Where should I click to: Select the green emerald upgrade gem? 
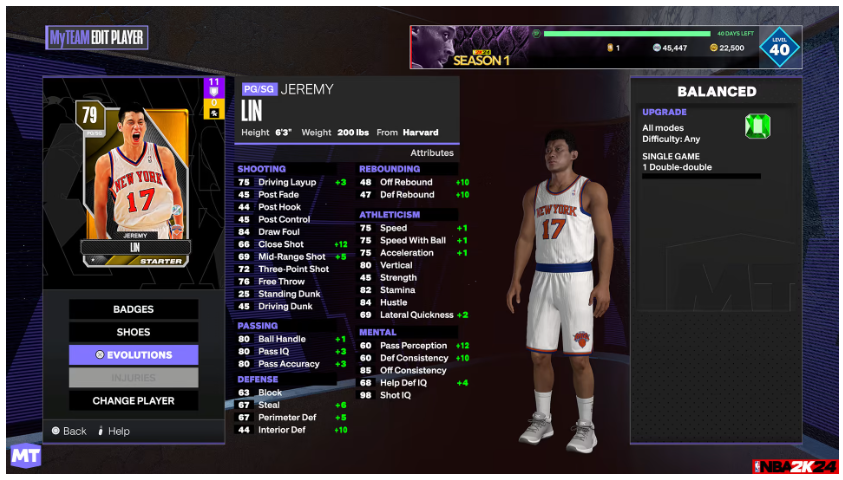pyautogui.click(x=757, y=126)
